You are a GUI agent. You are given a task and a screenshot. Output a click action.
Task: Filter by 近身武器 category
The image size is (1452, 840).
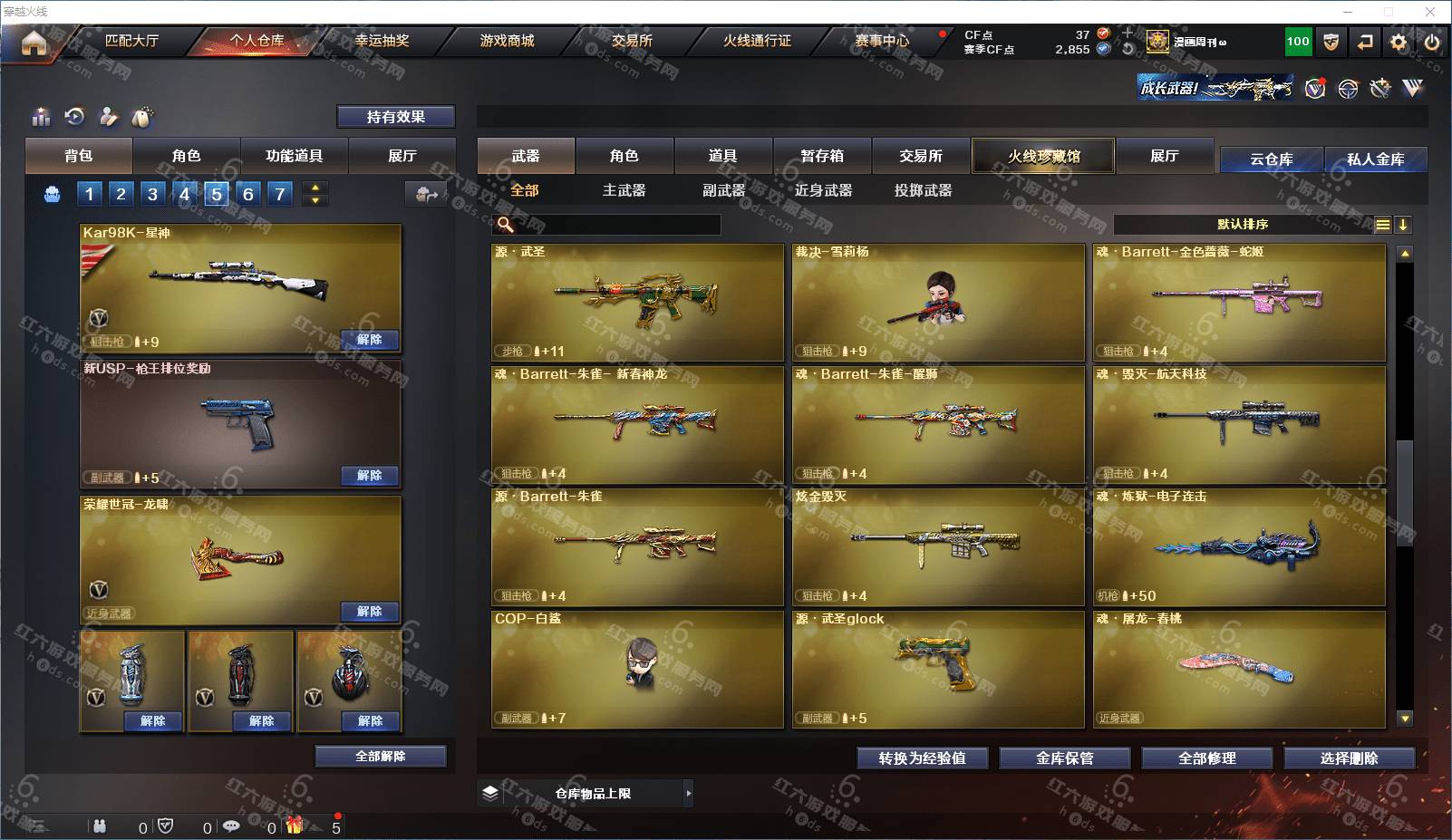tap(823, 190)
